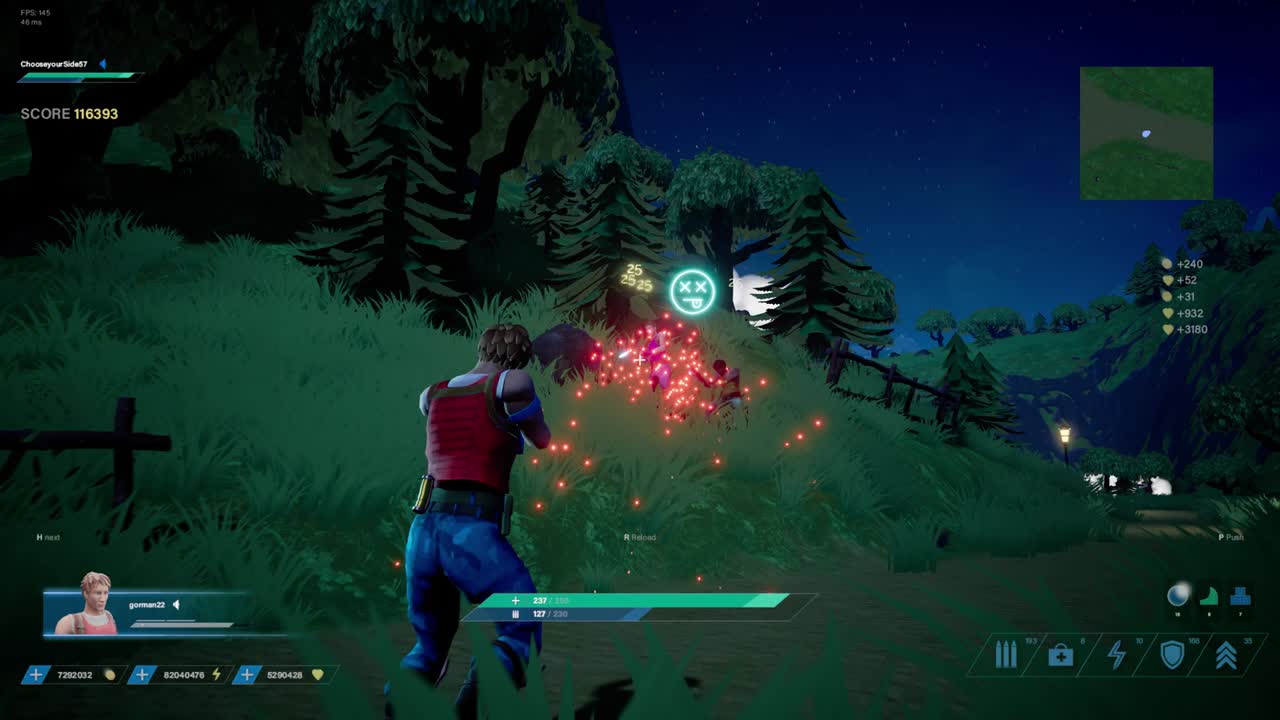The height and width of the screenshot is (720, 1280).
Task: Add more hearts with plus button
Action: click(246, 675)
